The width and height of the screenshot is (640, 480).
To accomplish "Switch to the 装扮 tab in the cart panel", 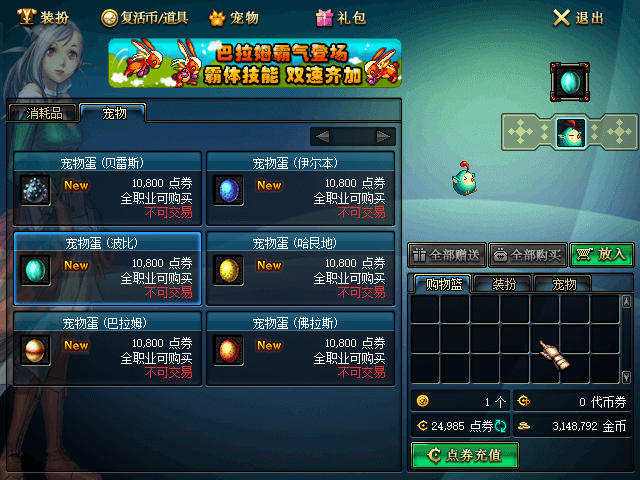I will coord(504,284).
